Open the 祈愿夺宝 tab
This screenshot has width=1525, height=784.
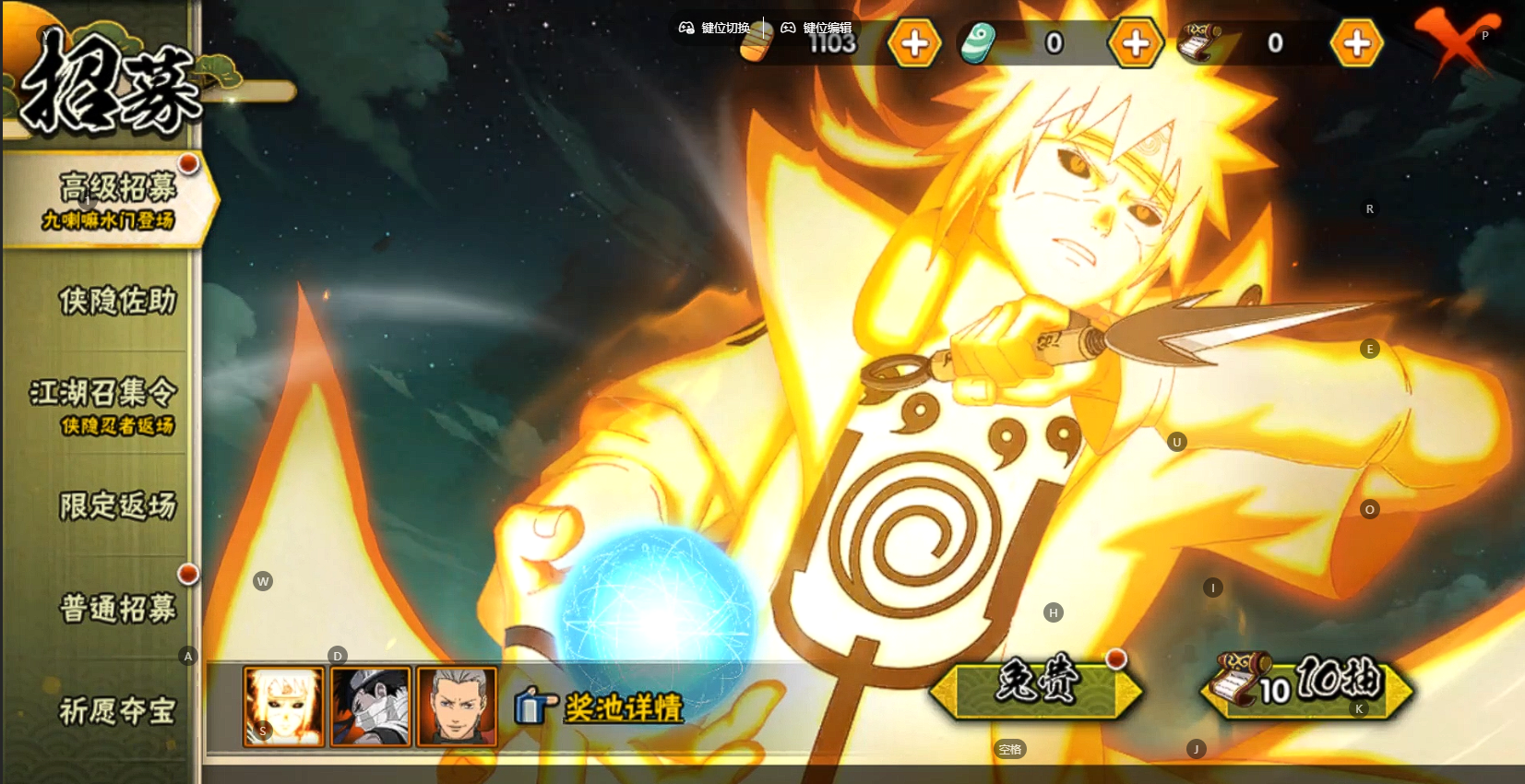116,710
